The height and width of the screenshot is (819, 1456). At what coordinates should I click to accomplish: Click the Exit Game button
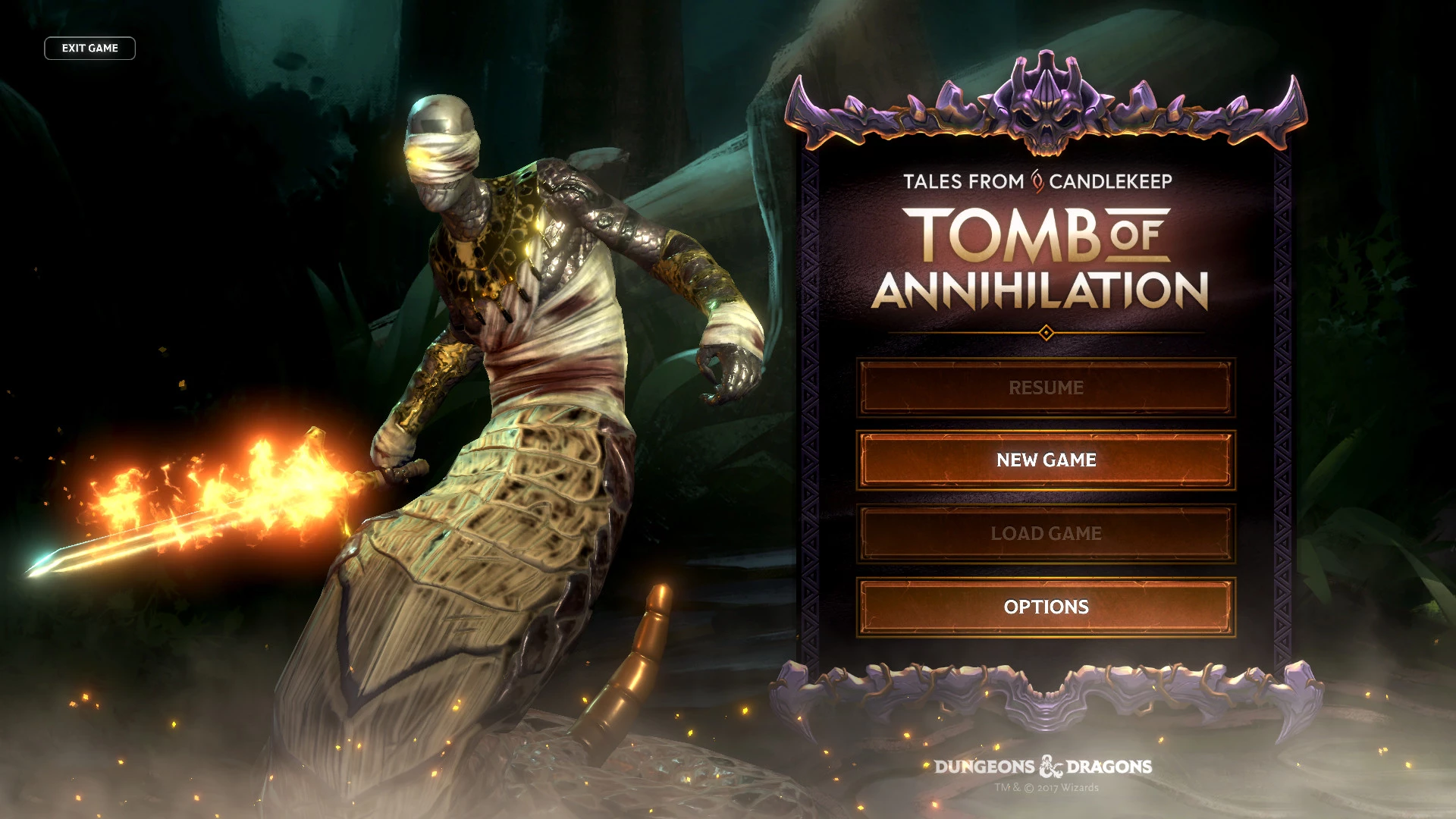pos(89,48)
